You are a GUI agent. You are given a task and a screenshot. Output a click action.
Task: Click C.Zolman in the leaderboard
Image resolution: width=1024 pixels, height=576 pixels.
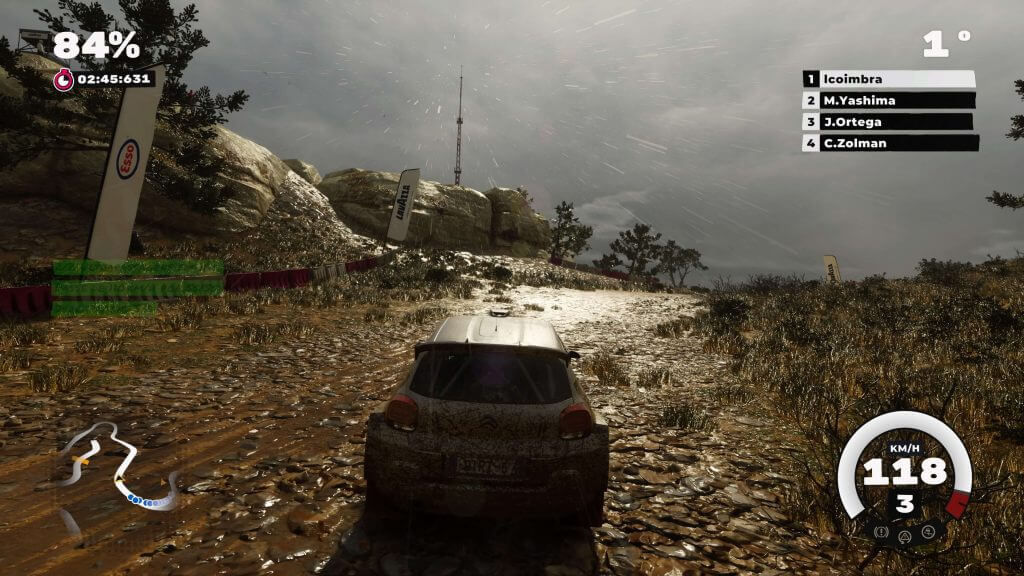890,143
